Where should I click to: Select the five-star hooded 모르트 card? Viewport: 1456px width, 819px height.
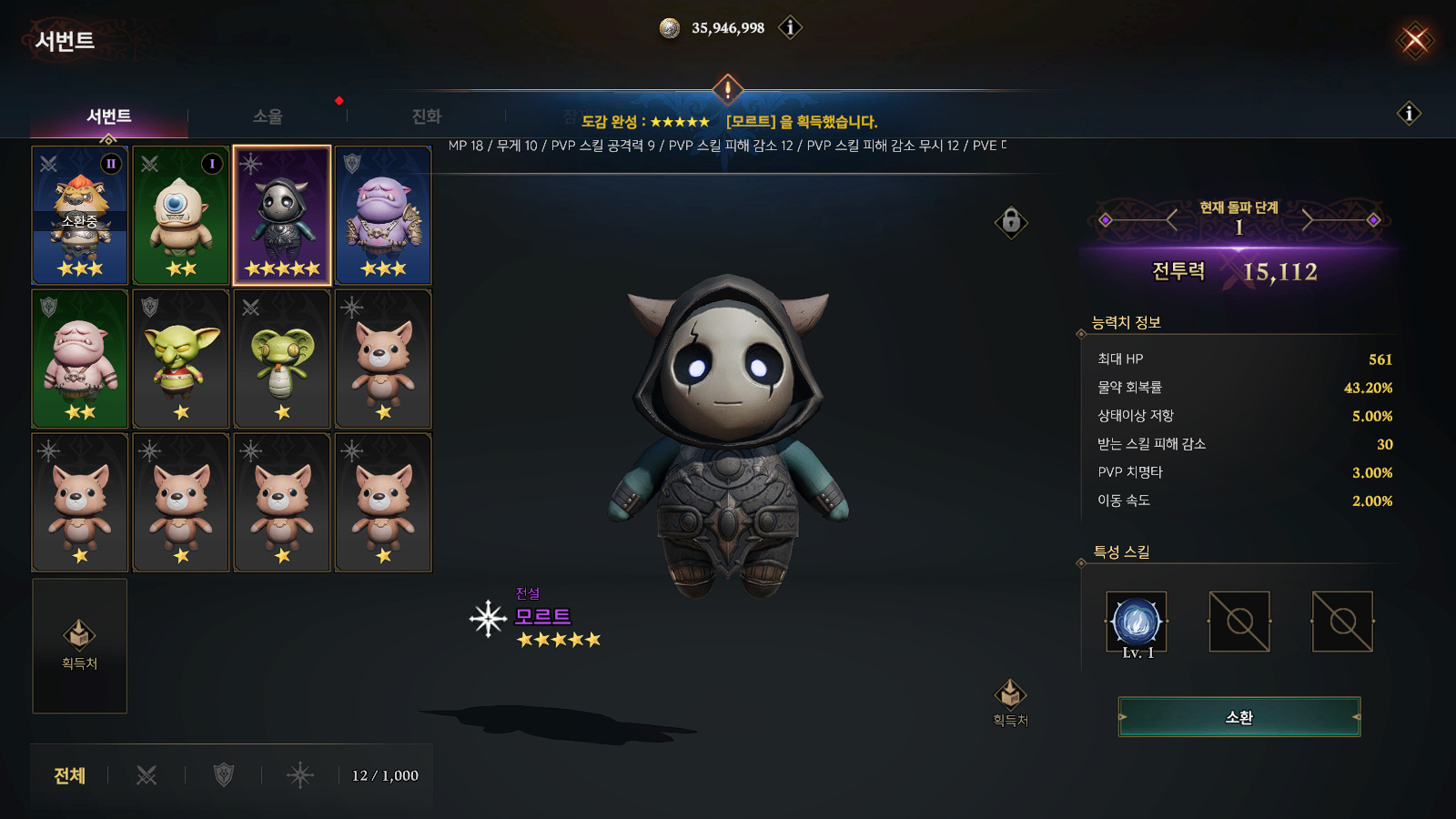(x=282, y=216)
